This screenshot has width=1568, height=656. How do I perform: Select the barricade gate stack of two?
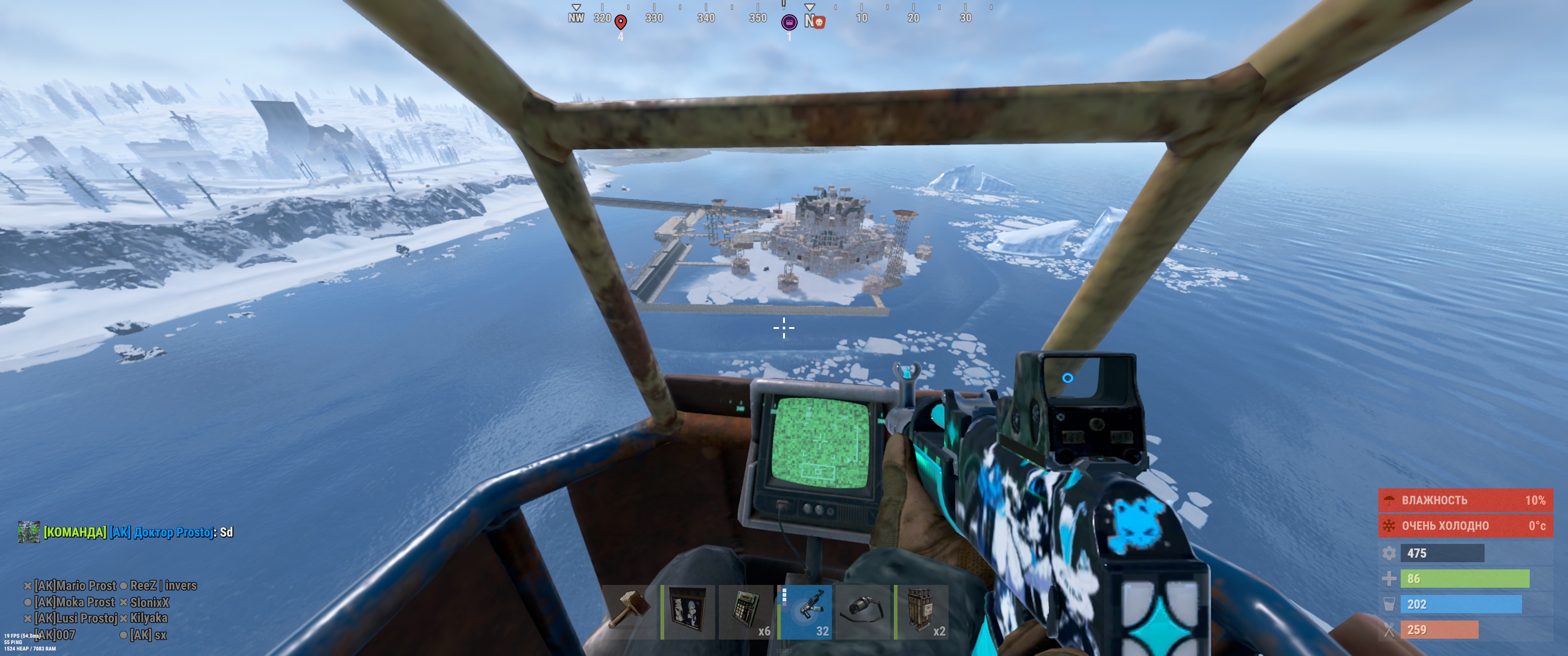point(922,611)
